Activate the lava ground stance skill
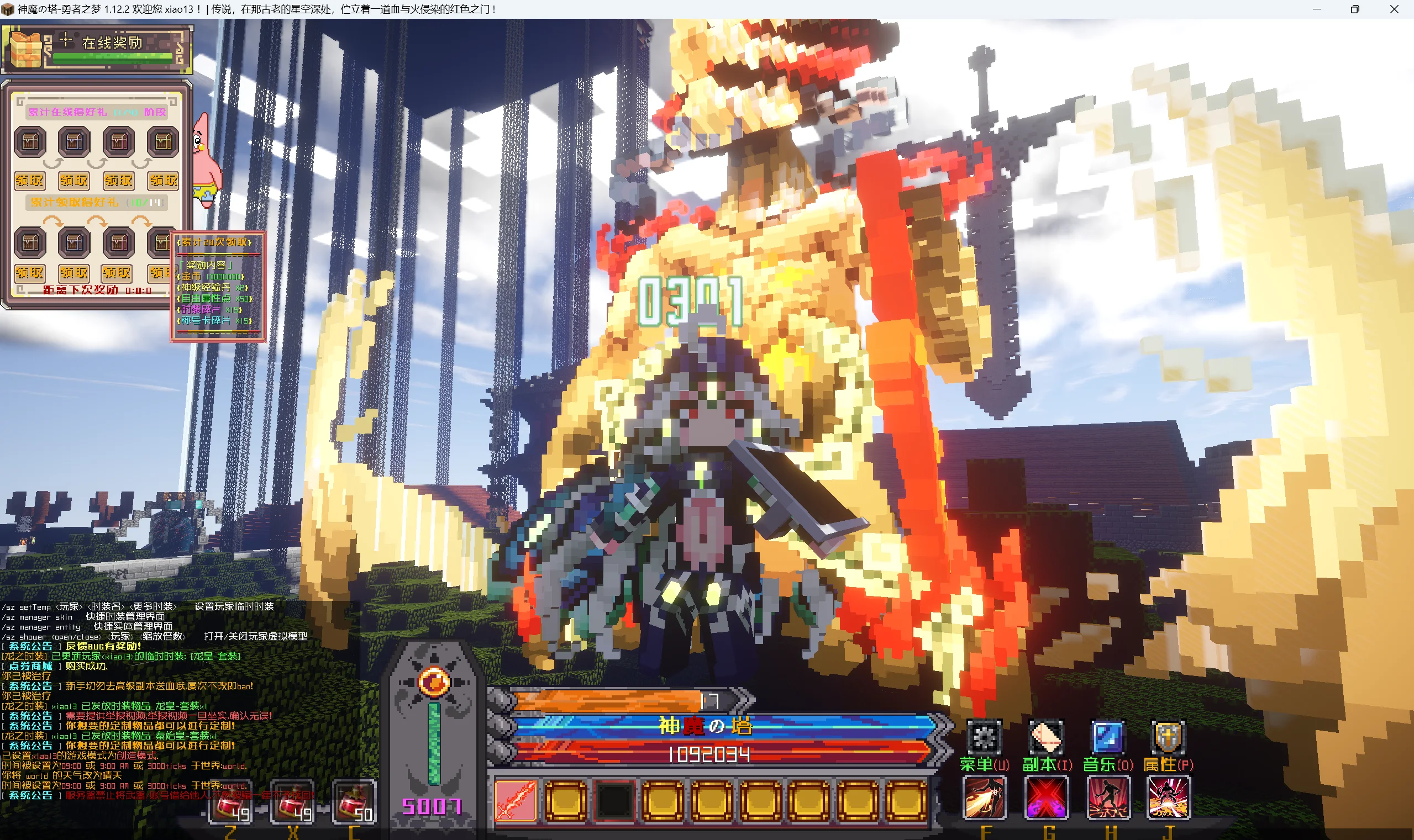This screenshot has height=840, width=1414. [x=1108, y=797]
